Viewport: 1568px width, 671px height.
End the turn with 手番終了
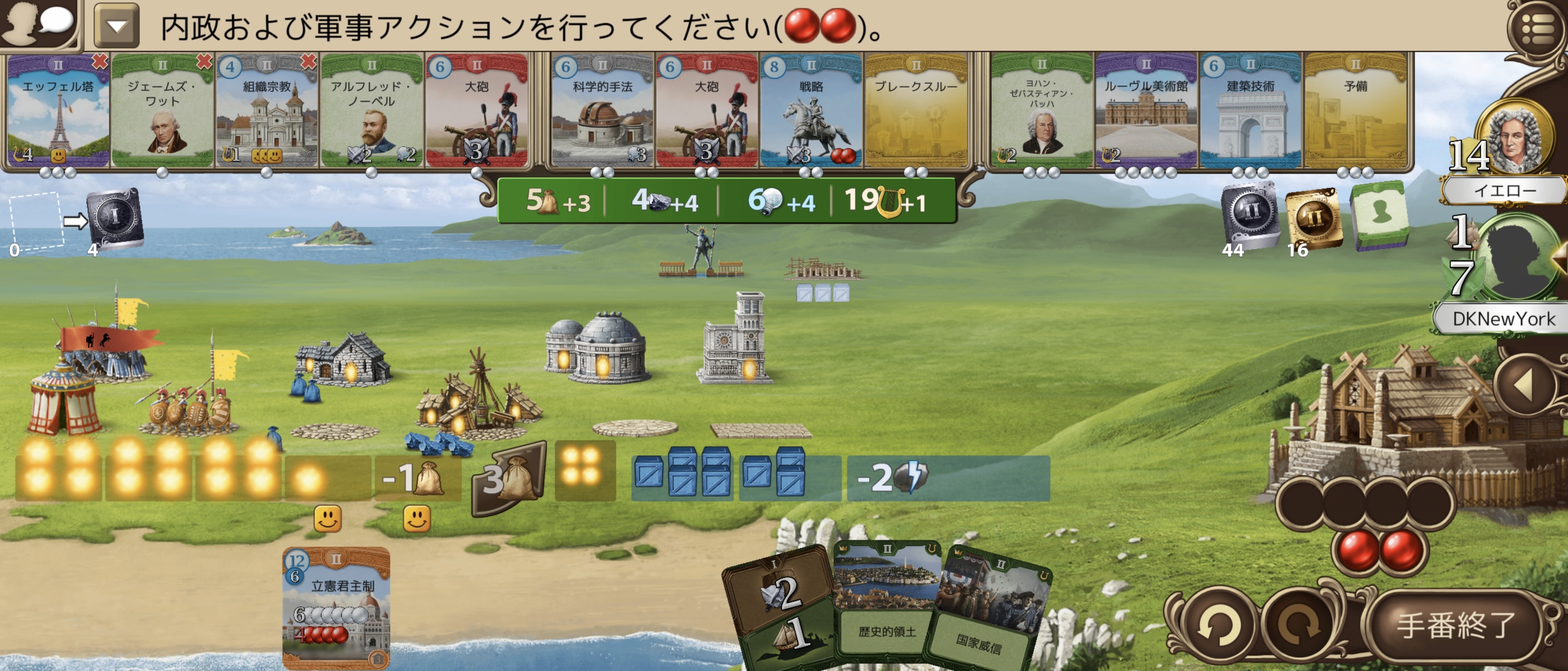click(1455, 625)
